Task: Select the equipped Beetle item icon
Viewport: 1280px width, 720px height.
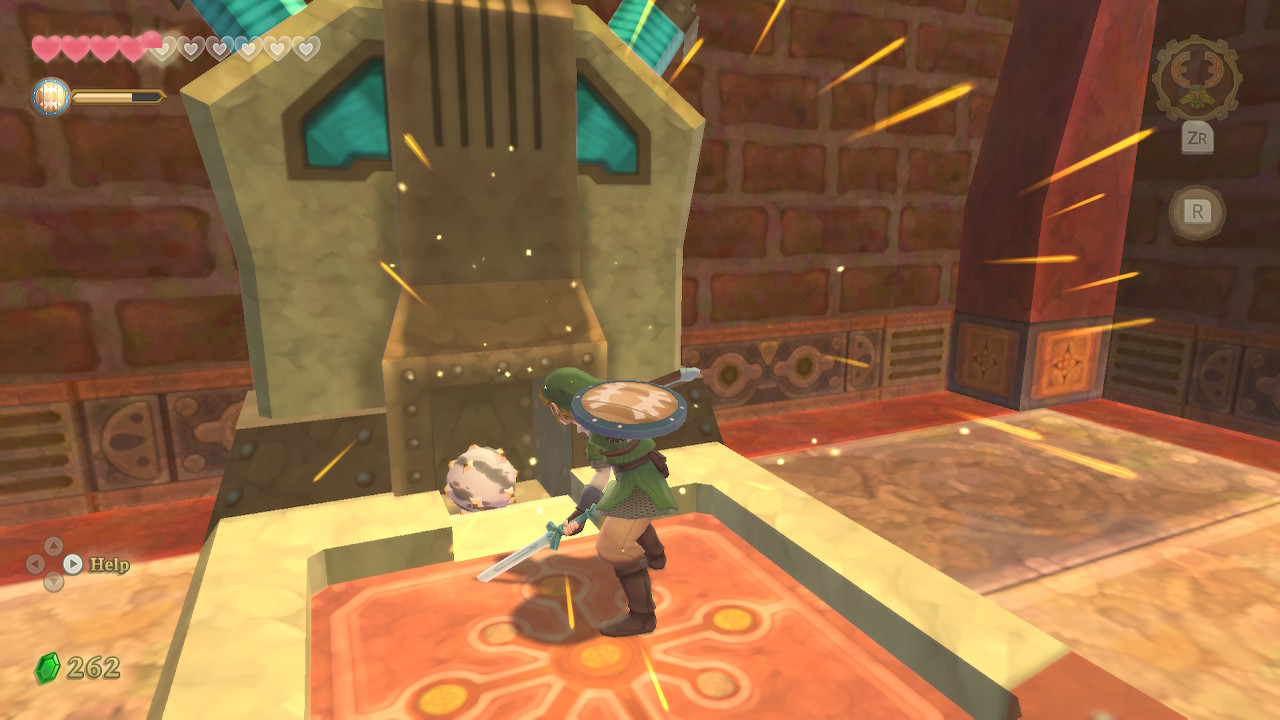Action: 1196,79
